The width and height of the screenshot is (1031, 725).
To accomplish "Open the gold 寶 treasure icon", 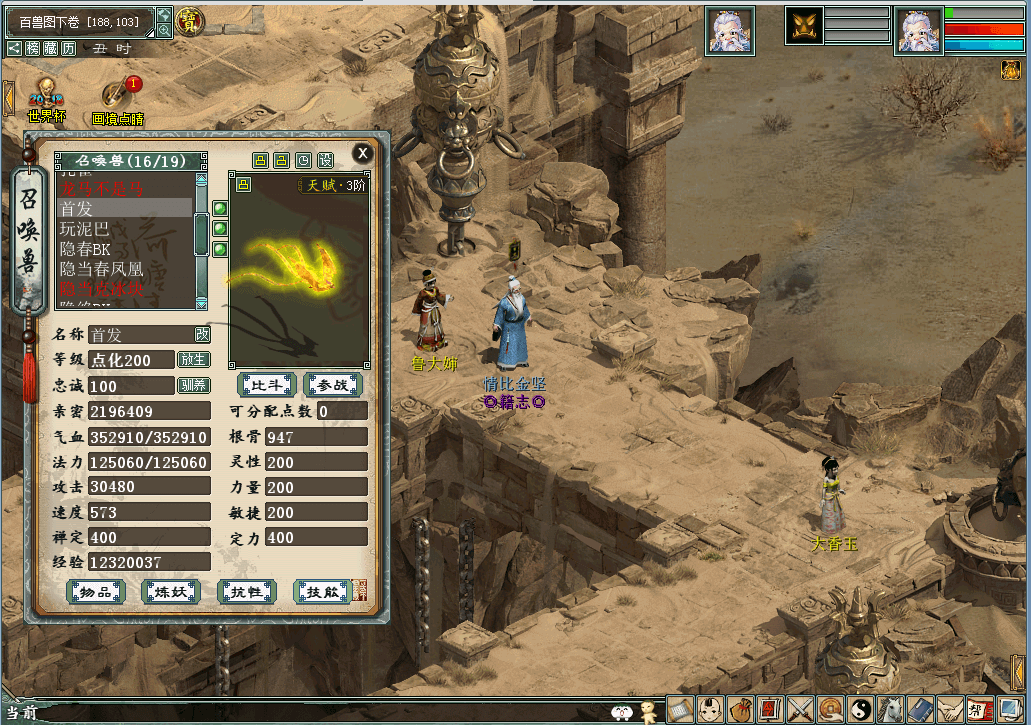I will (x=187, y=20).
